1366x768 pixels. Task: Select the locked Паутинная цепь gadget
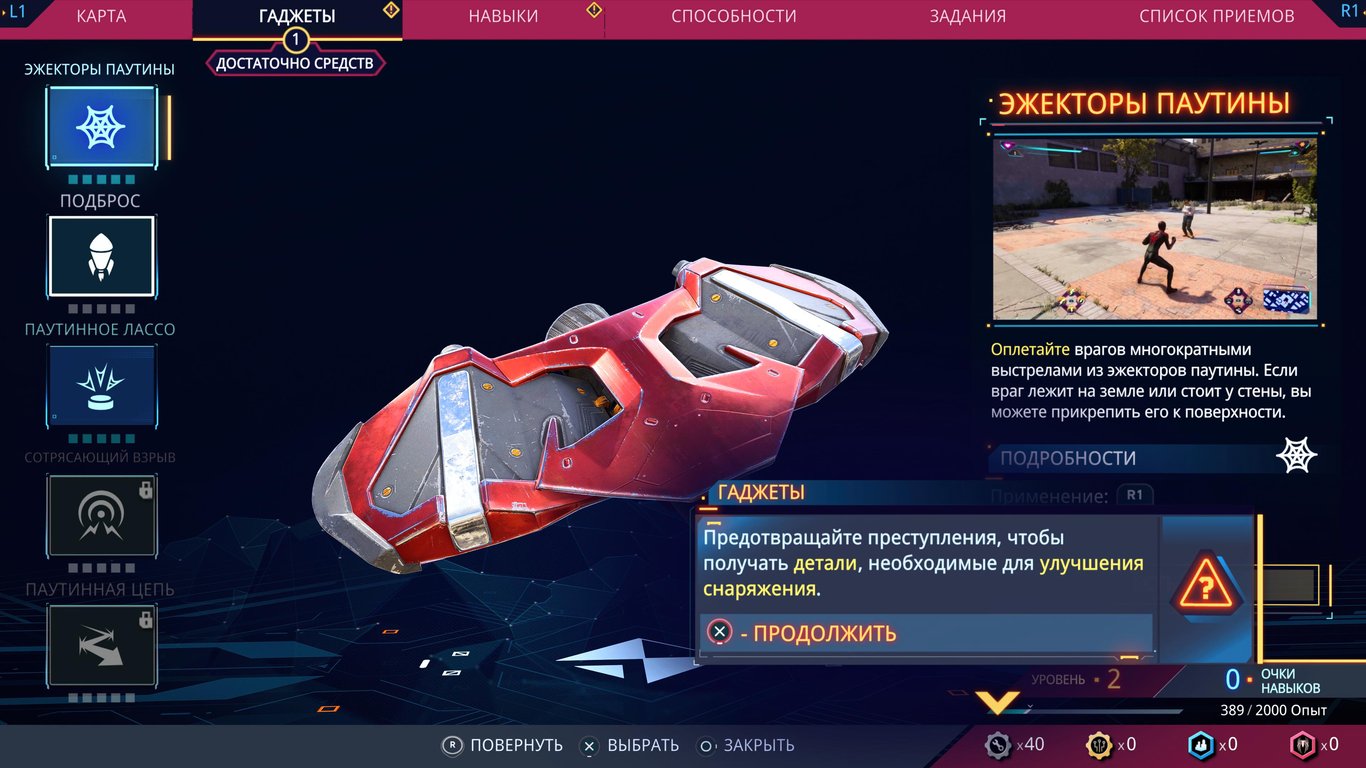[101, 645]
